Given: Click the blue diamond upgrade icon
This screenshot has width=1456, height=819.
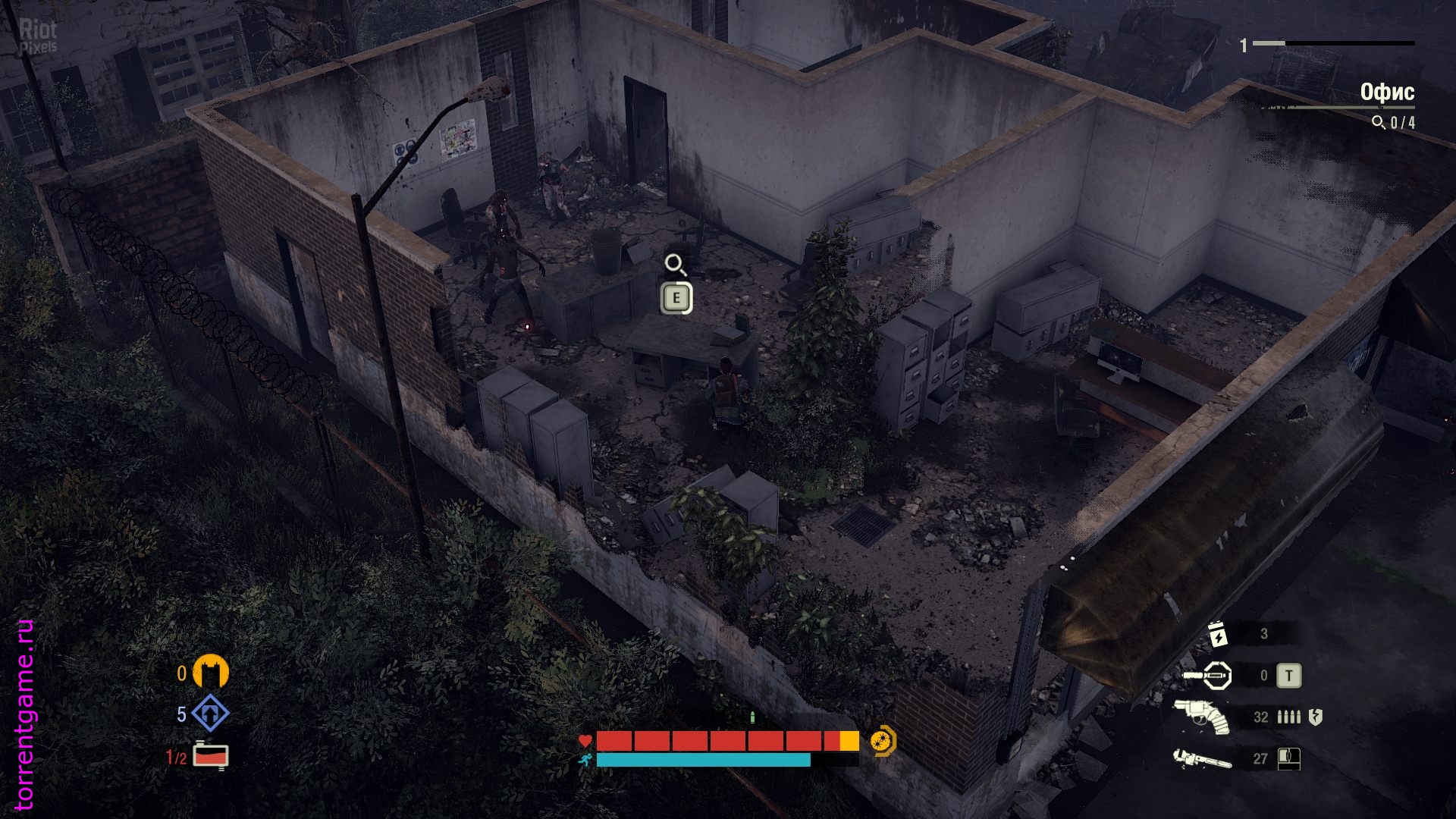Looking at the screenshot, I should pyautogui.click(x=210, y=714).
